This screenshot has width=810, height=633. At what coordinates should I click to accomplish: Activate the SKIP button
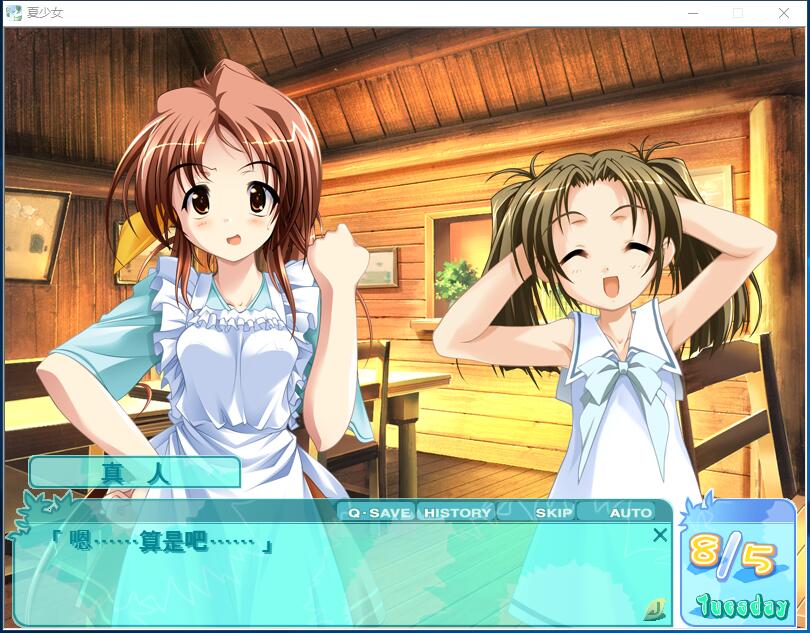tap(553, 512)
